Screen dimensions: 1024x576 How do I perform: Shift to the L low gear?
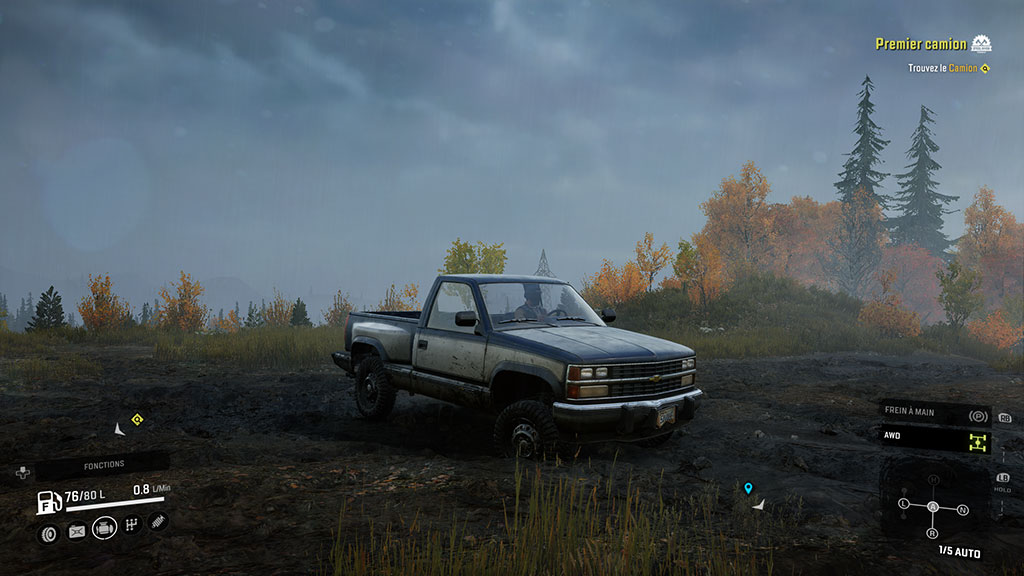pos(904,502)
